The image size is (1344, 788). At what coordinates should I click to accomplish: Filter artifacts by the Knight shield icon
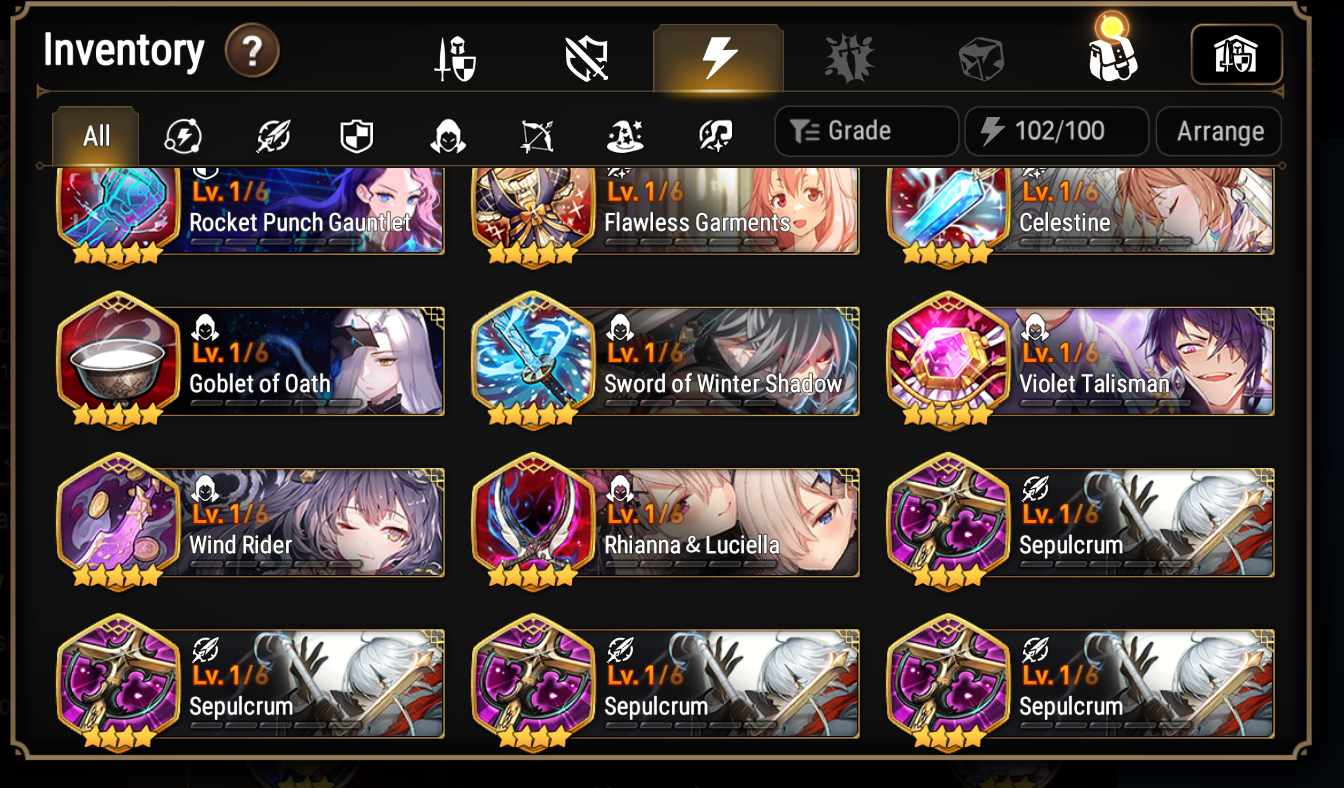click(x=355, y=136)
